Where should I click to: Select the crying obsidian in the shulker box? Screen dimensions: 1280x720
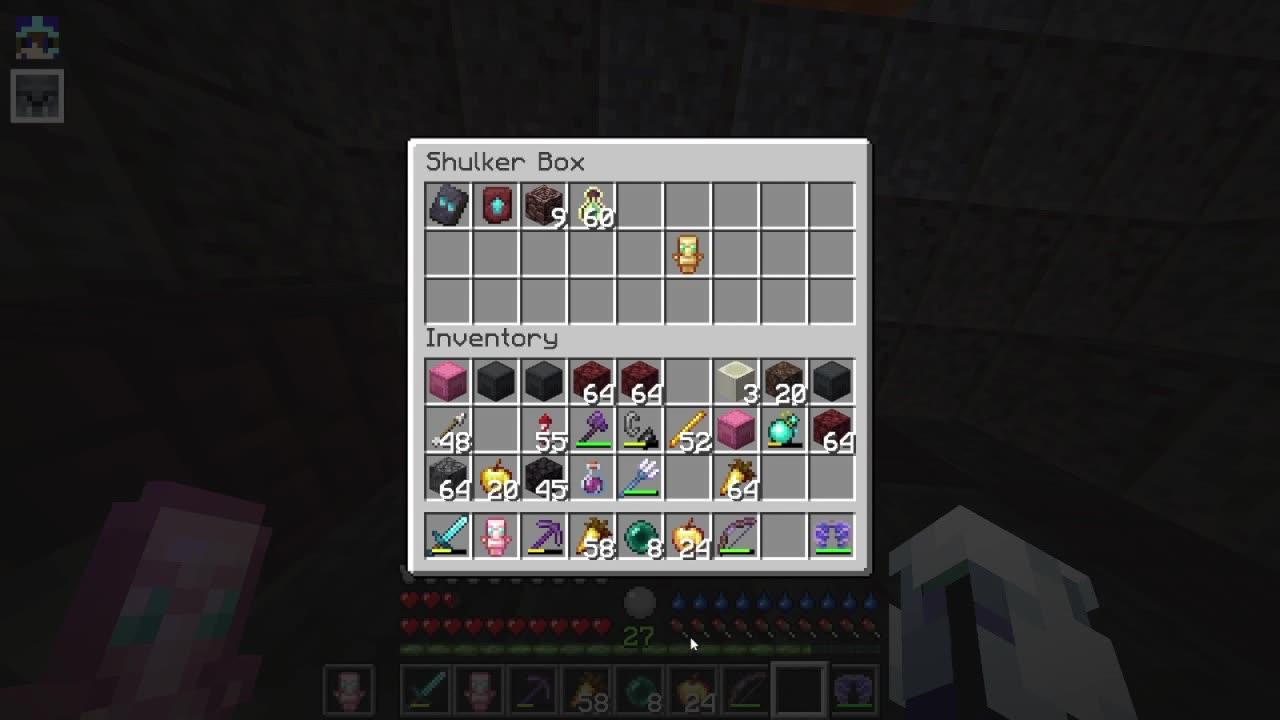coord(447,205)
